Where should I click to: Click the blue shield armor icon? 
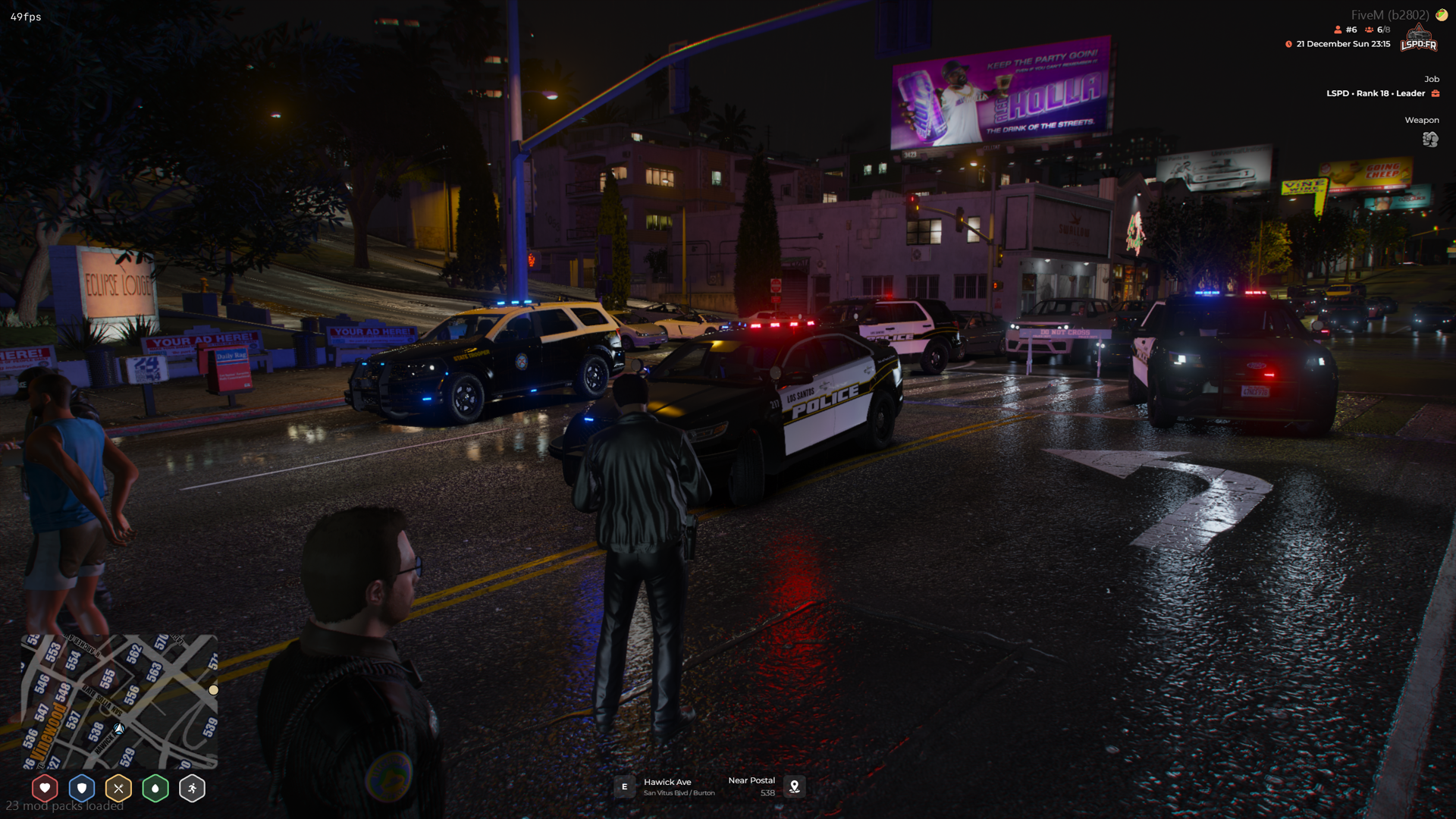click(x=82, y=788)
